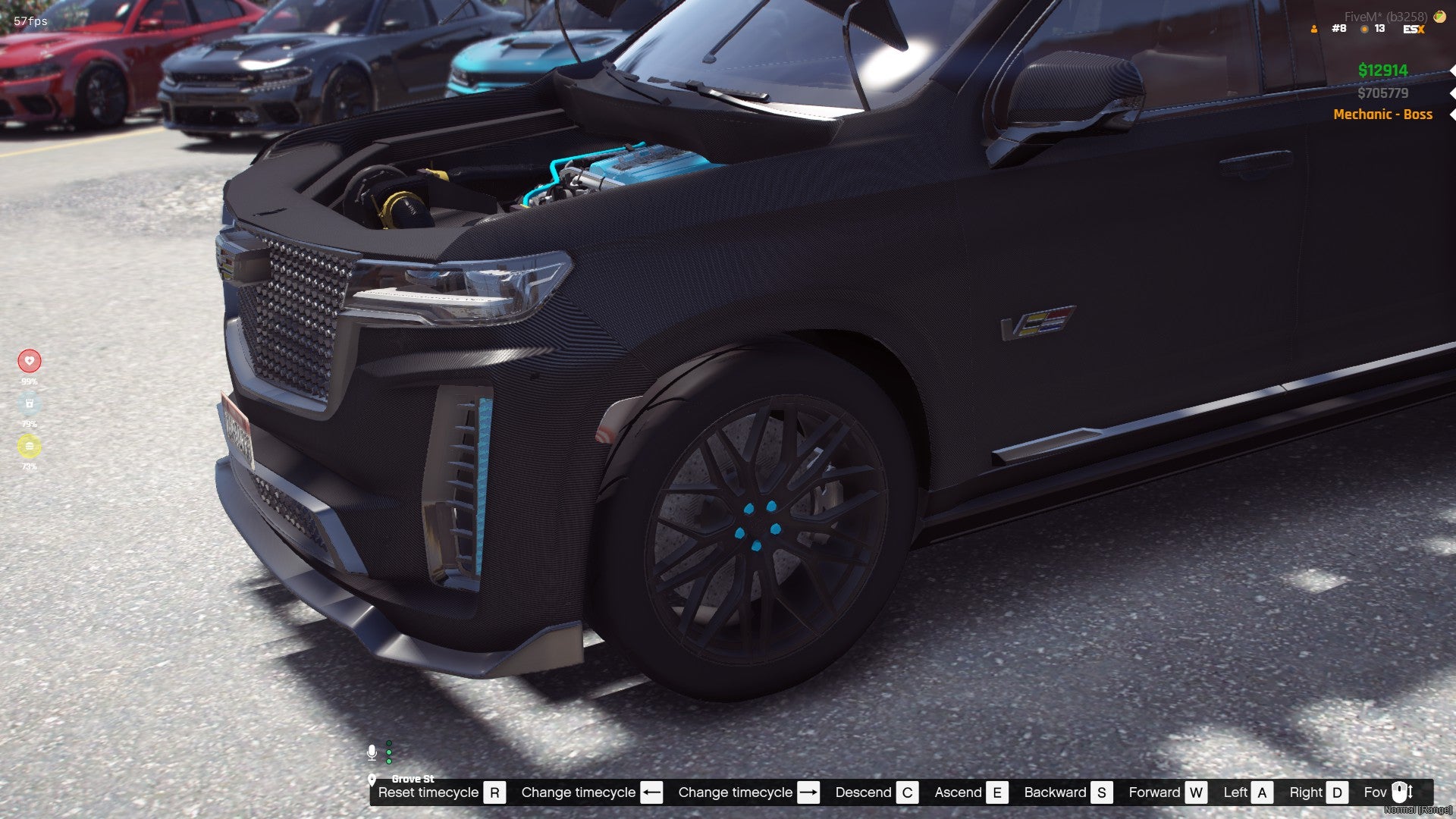Image resolution: width=1456 pixels, height=819 pixels.
Task: Open the ESX logo
Action: point(1414,30)
